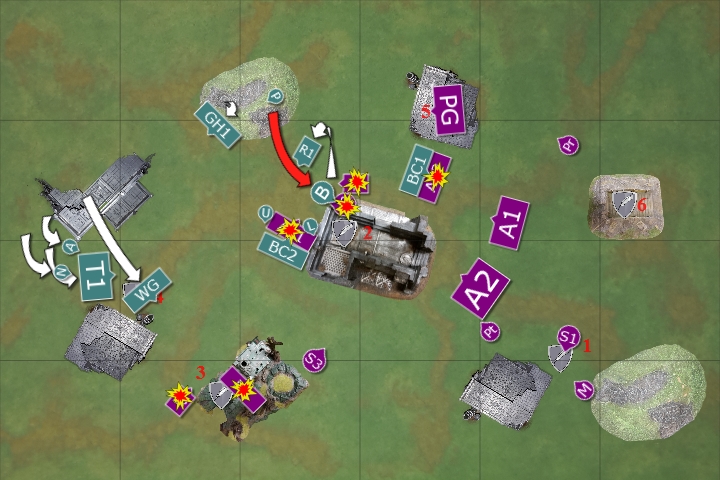The width and height of the screenshot is (720, 480).
Task: Select the BC1 unit token
Action: click(x=421, y=167)
